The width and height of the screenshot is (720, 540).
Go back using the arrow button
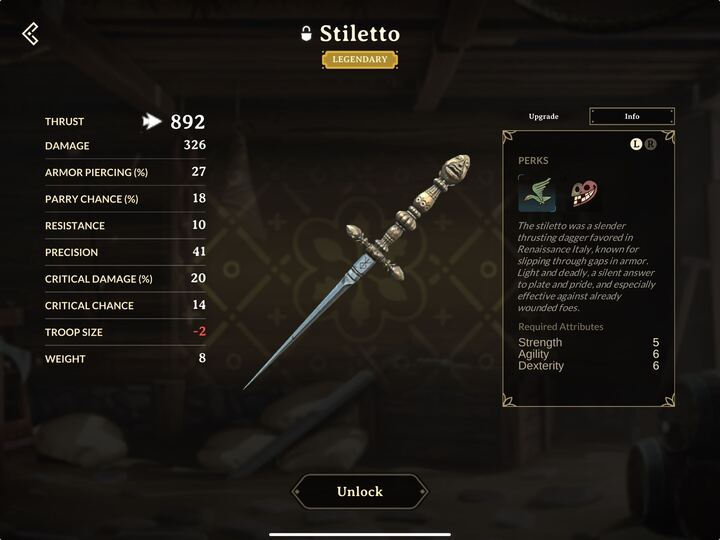pos(30,34)
